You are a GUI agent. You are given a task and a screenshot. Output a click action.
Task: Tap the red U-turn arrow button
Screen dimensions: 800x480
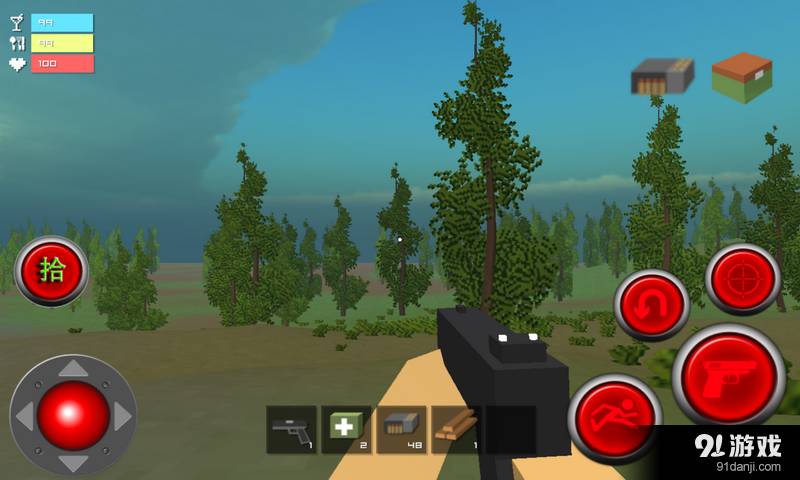[x=652, y=305]
